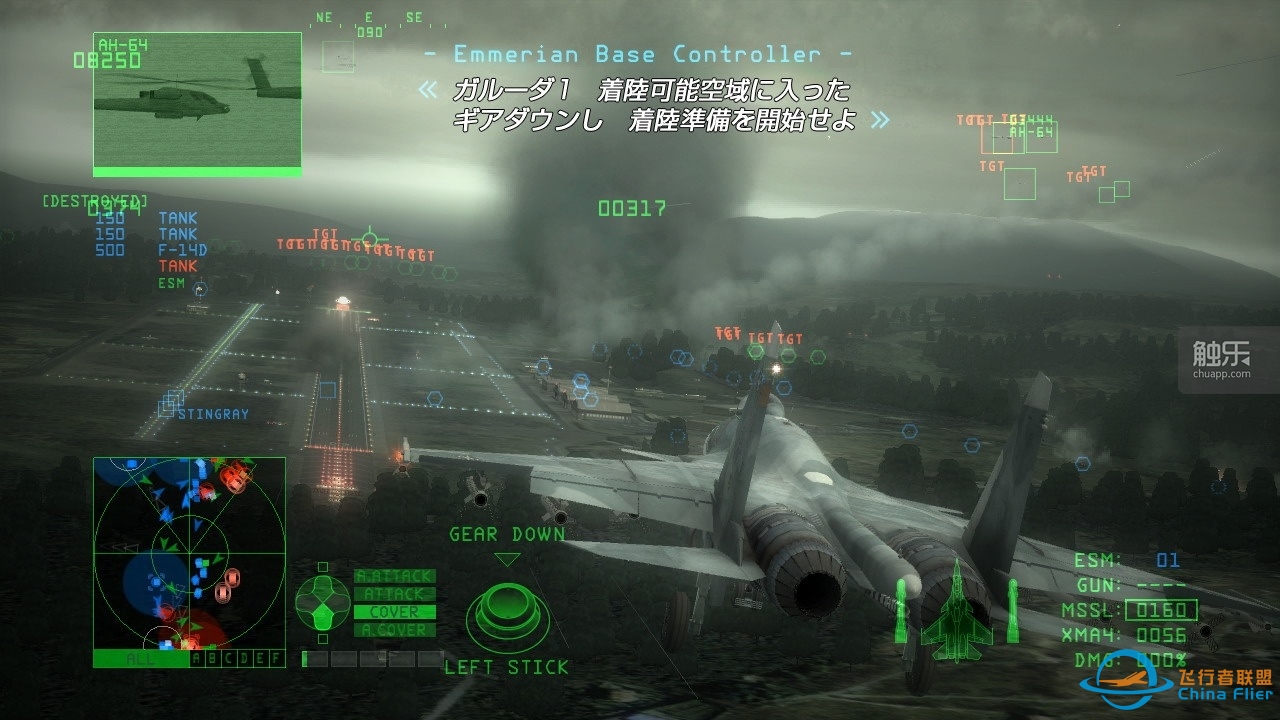
Task: Click the STINGRAY callsign label
Action: tap(214, 412)
